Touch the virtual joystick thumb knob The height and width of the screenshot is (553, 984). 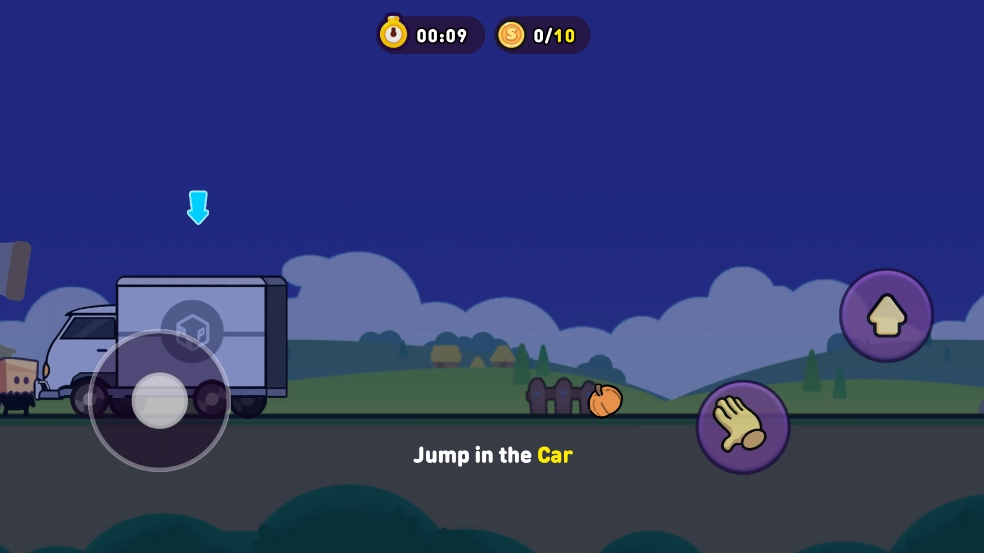(160, 400)
